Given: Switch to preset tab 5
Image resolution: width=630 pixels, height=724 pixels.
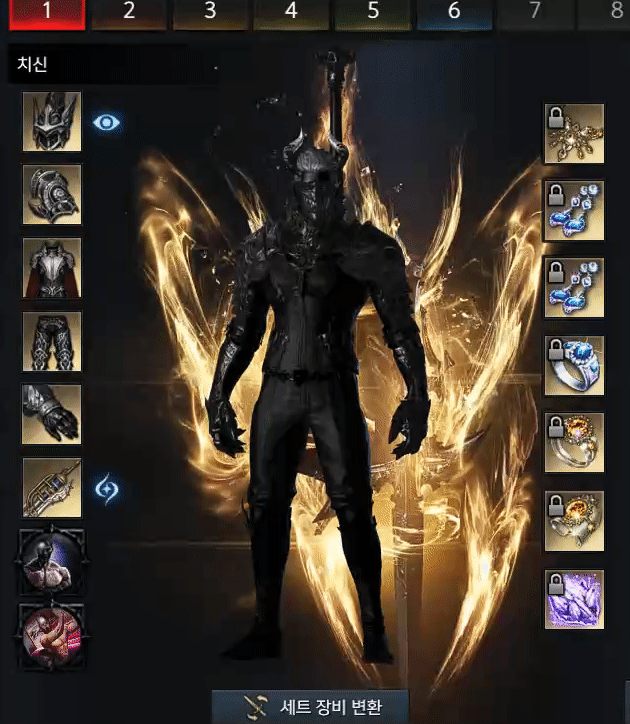Looking at the screenshot, I should [372, 13].
